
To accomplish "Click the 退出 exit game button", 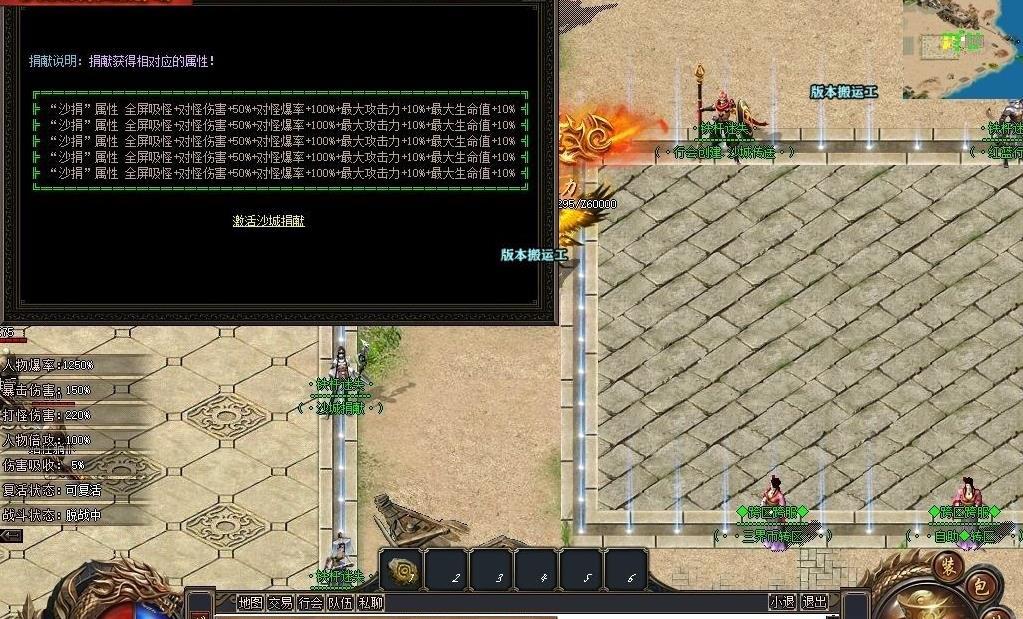I will click(815, 602).
